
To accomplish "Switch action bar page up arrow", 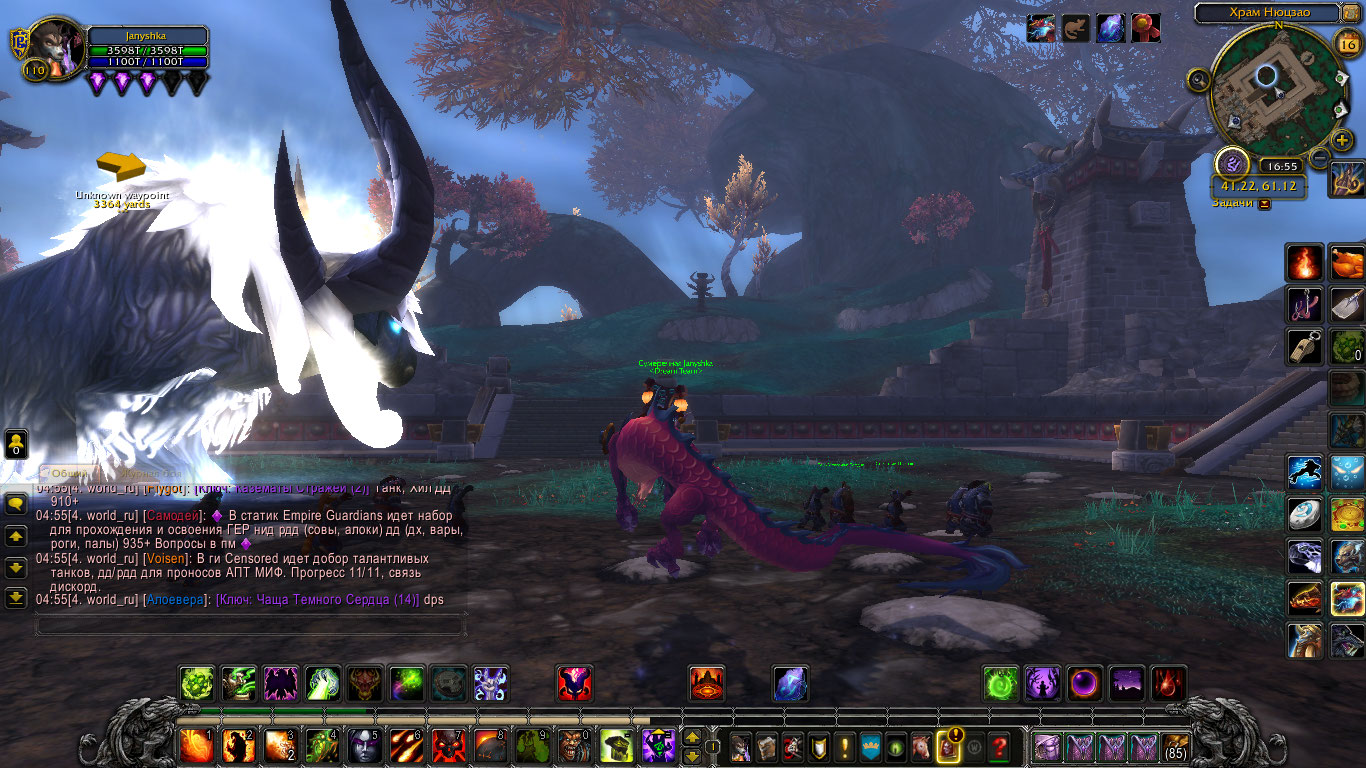I will tap(691, 738).
